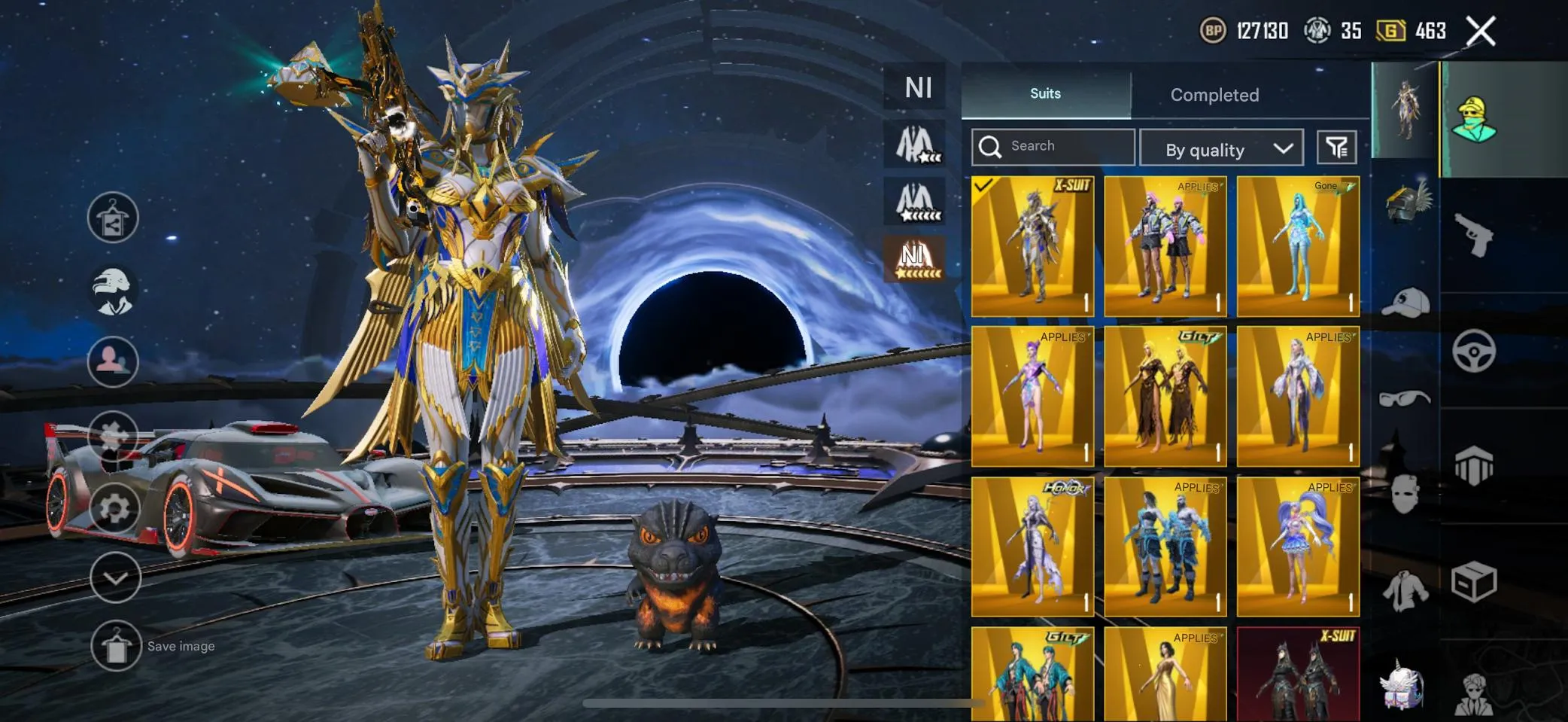Open the pistol skin slot

pos(1472,236)
